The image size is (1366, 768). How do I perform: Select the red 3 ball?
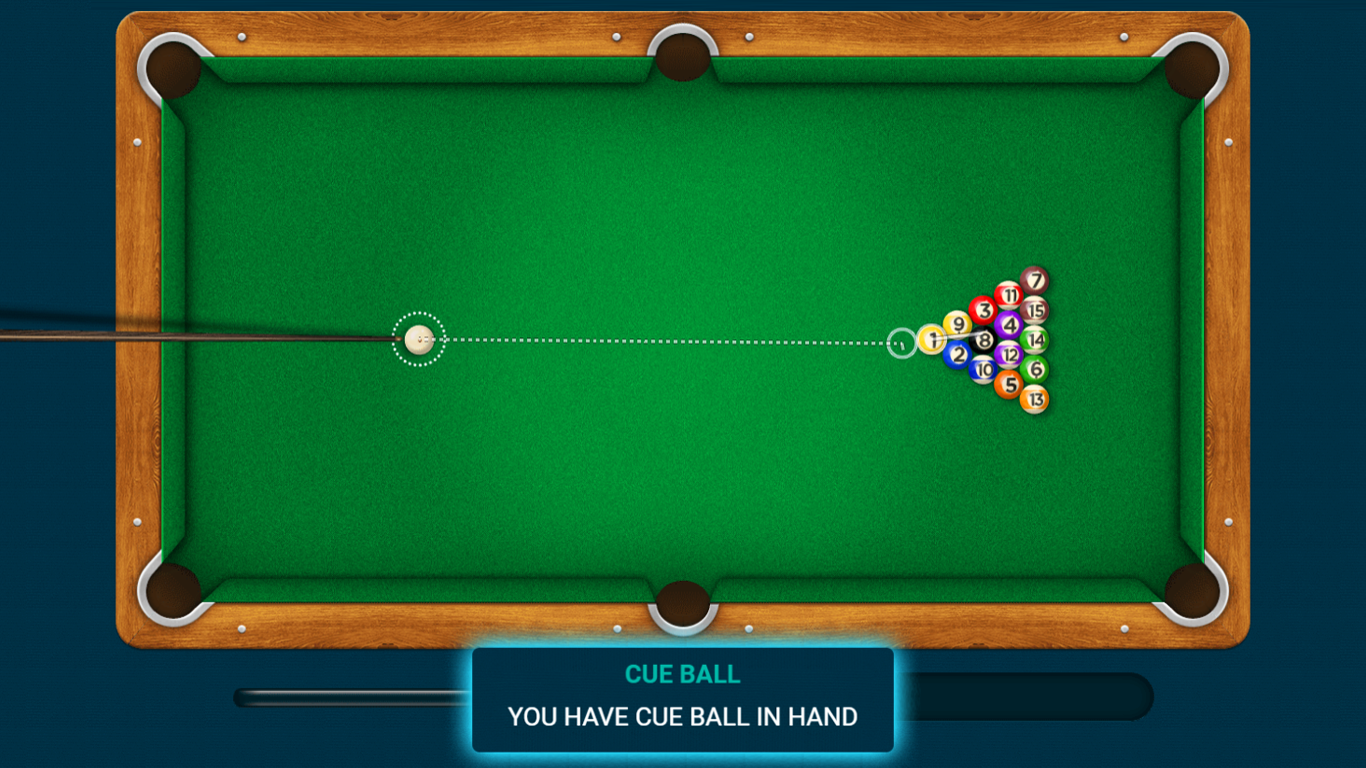click(983, 310)
